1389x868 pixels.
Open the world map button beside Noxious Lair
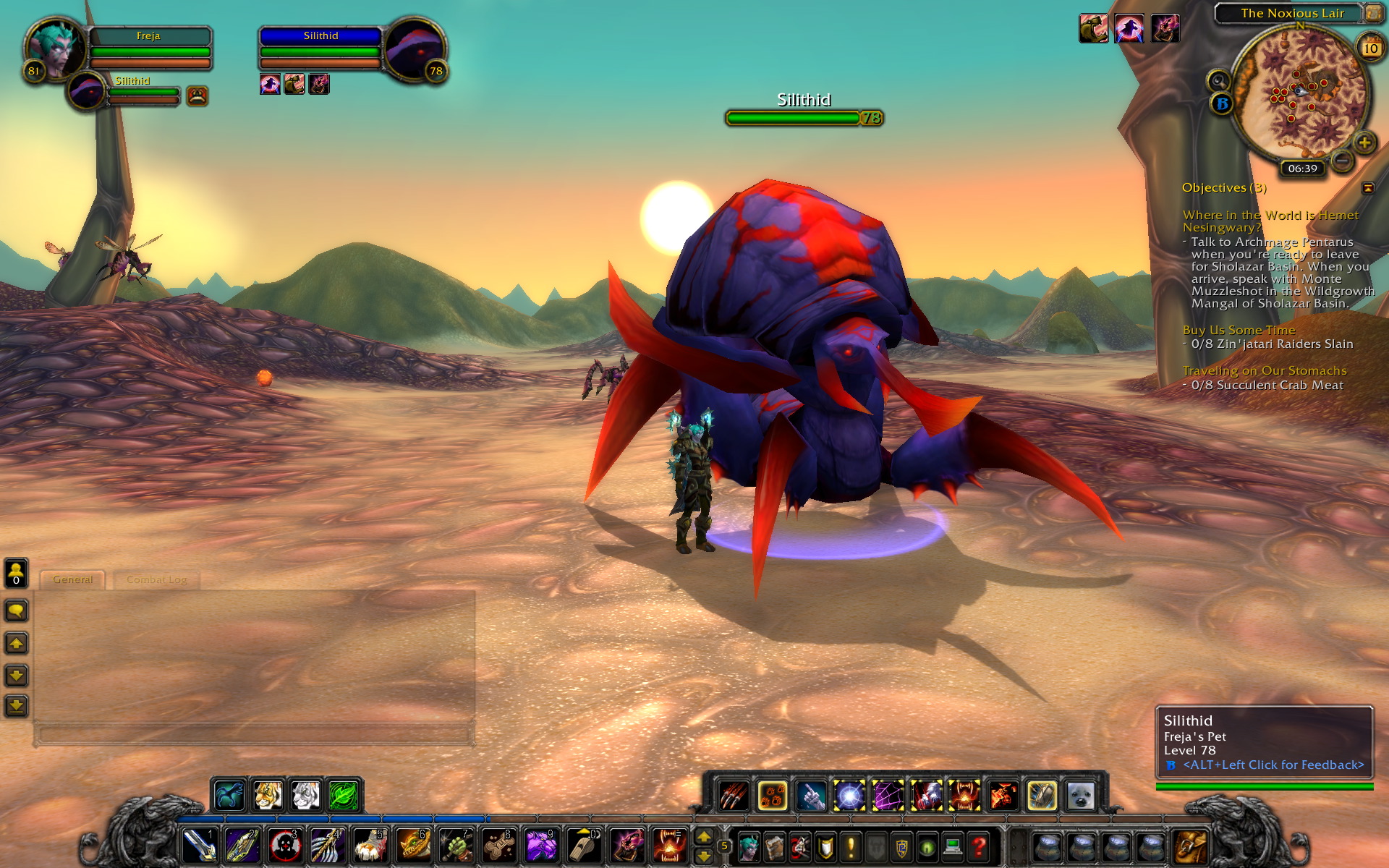(1372, 13)
